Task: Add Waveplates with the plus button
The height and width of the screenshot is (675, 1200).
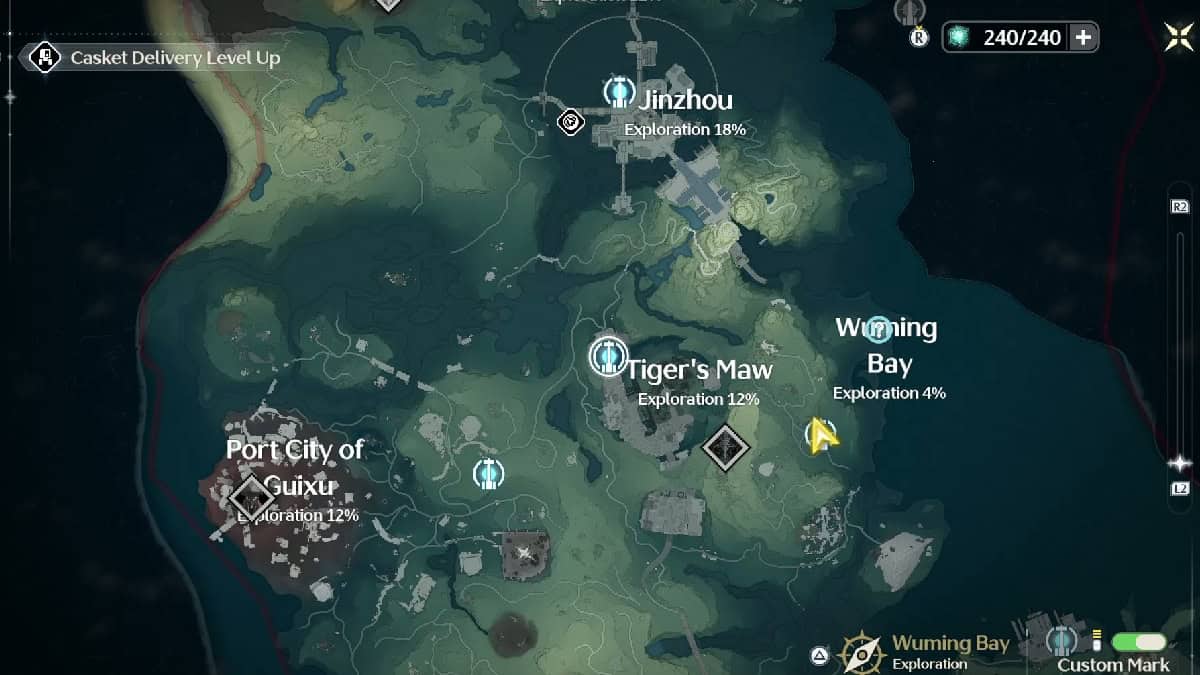Action: 1083,38
